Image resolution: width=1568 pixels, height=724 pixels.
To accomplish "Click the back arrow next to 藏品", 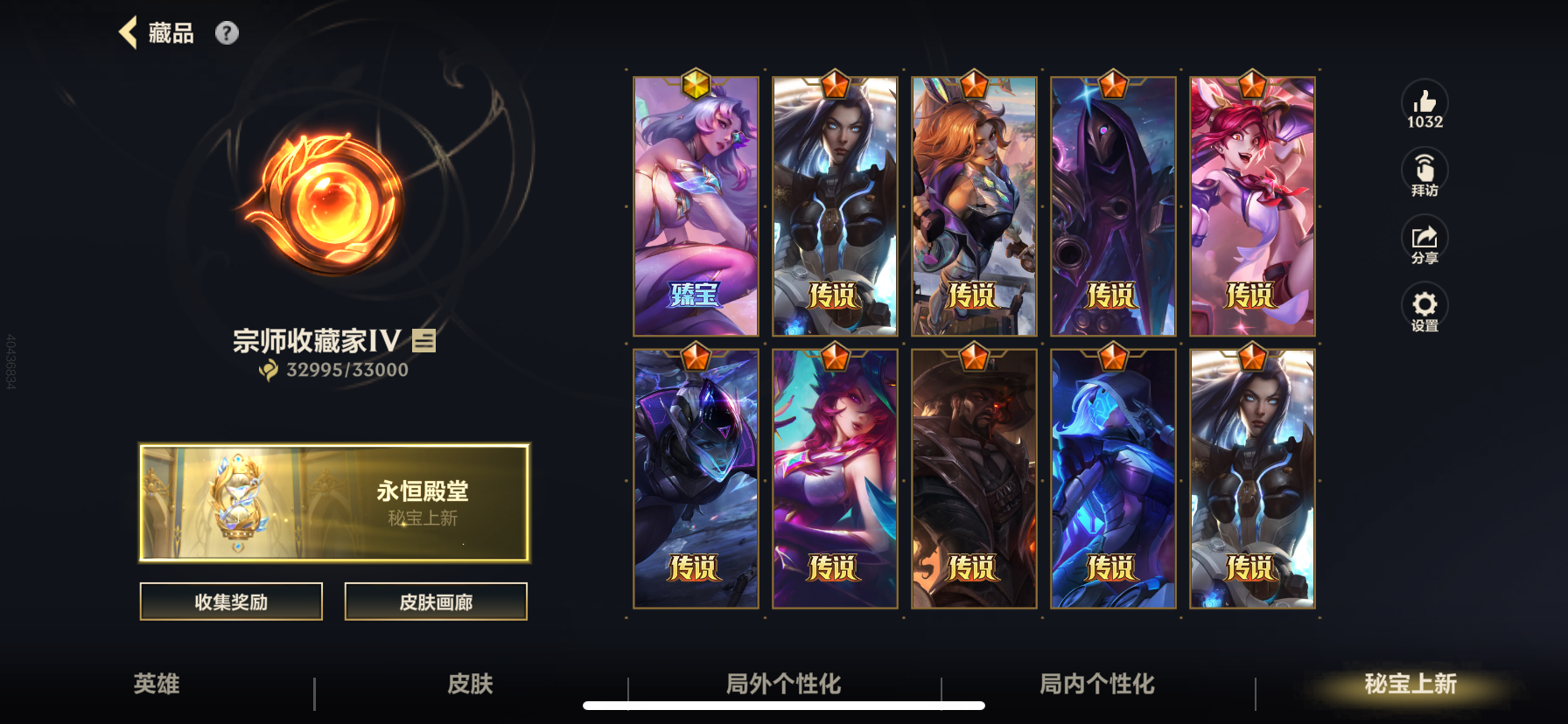I will 129,32.
